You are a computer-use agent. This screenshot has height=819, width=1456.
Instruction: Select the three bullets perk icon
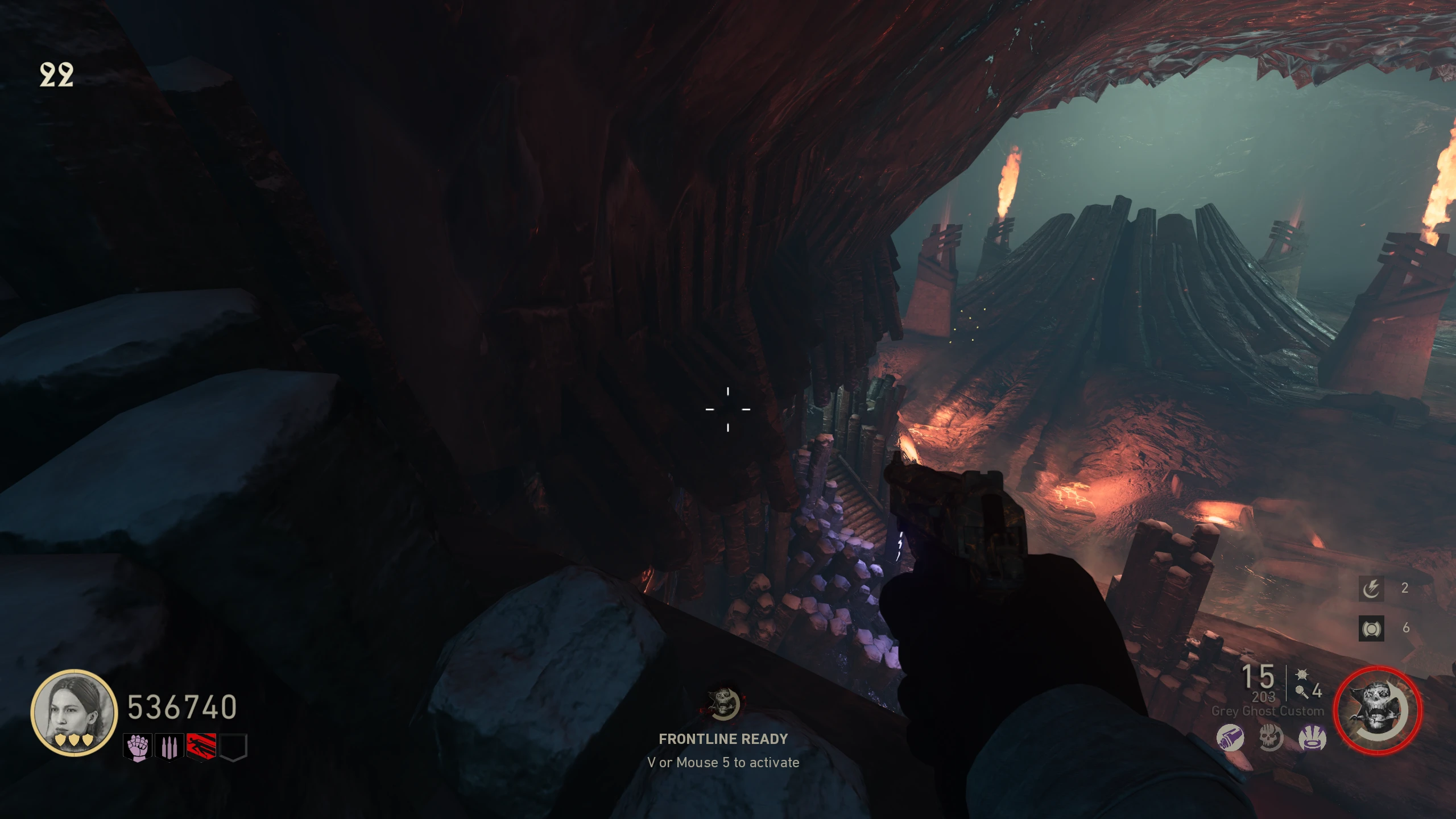pos(169,747)
